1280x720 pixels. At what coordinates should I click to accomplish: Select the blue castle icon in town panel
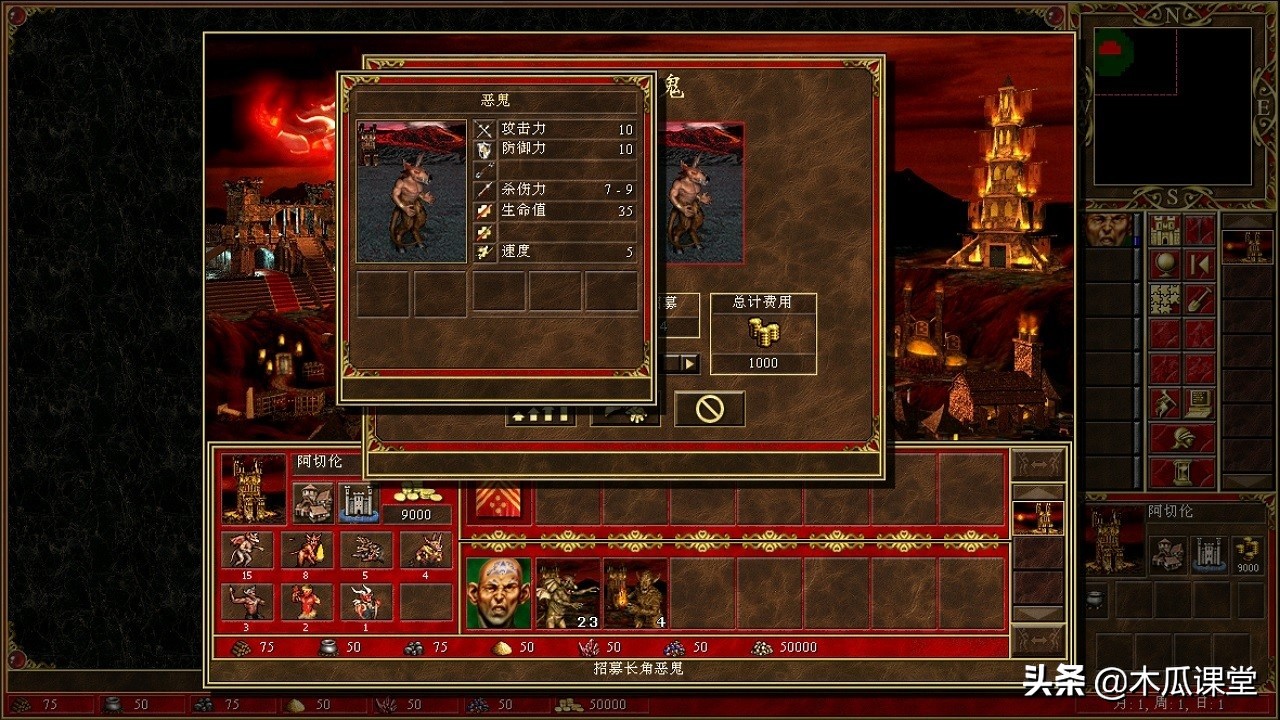click(x=361, y=500)
